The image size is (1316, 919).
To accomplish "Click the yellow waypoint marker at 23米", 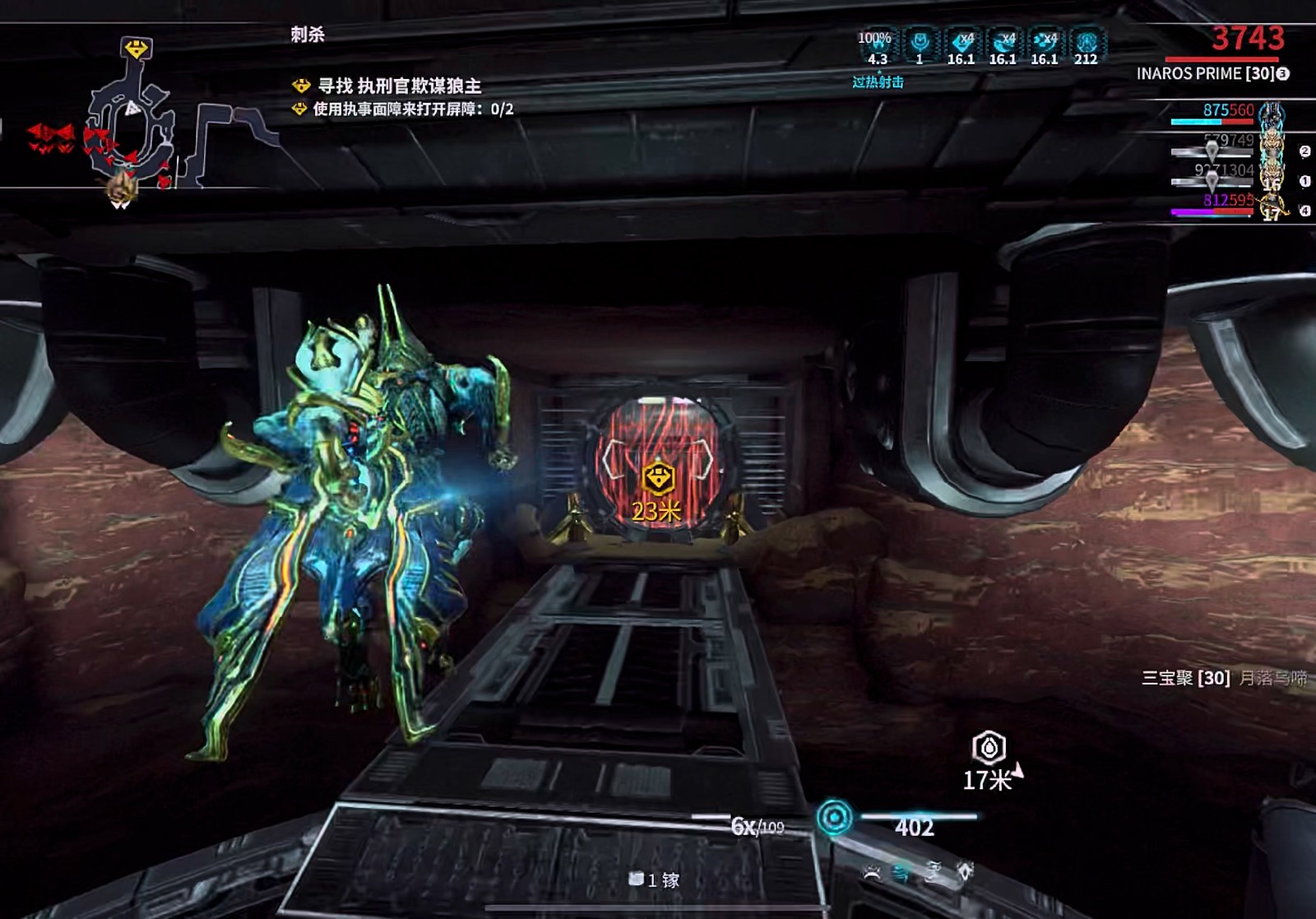I will (x=658, y=479).
